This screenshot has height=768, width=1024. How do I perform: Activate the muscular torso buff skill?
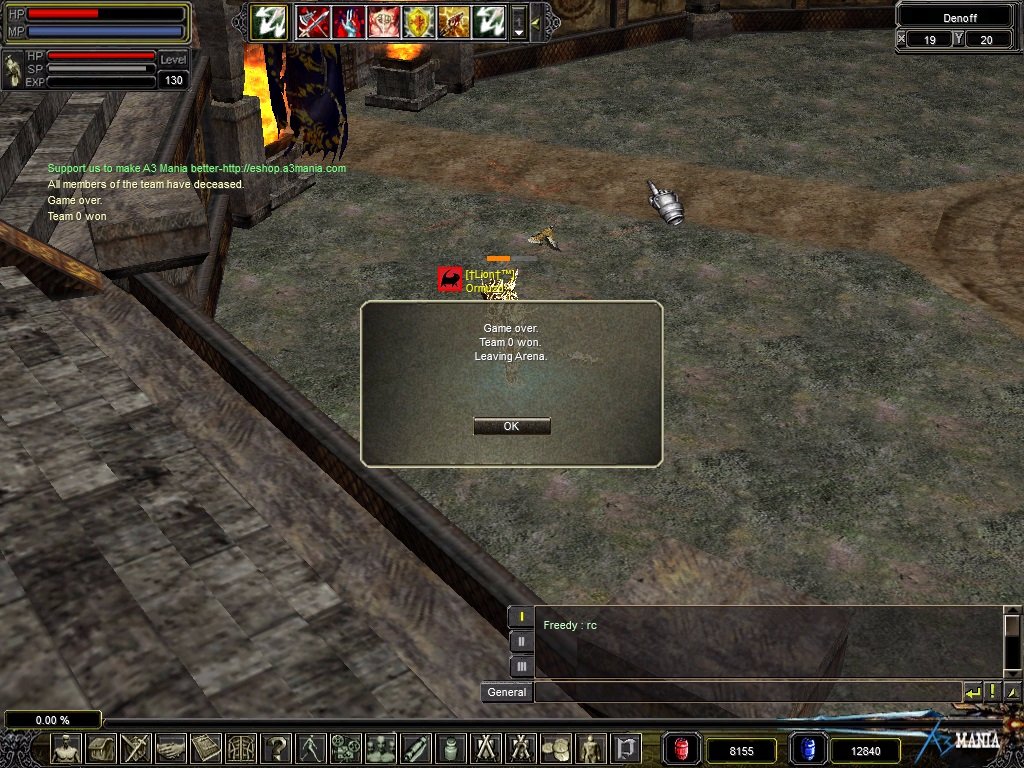384,21
